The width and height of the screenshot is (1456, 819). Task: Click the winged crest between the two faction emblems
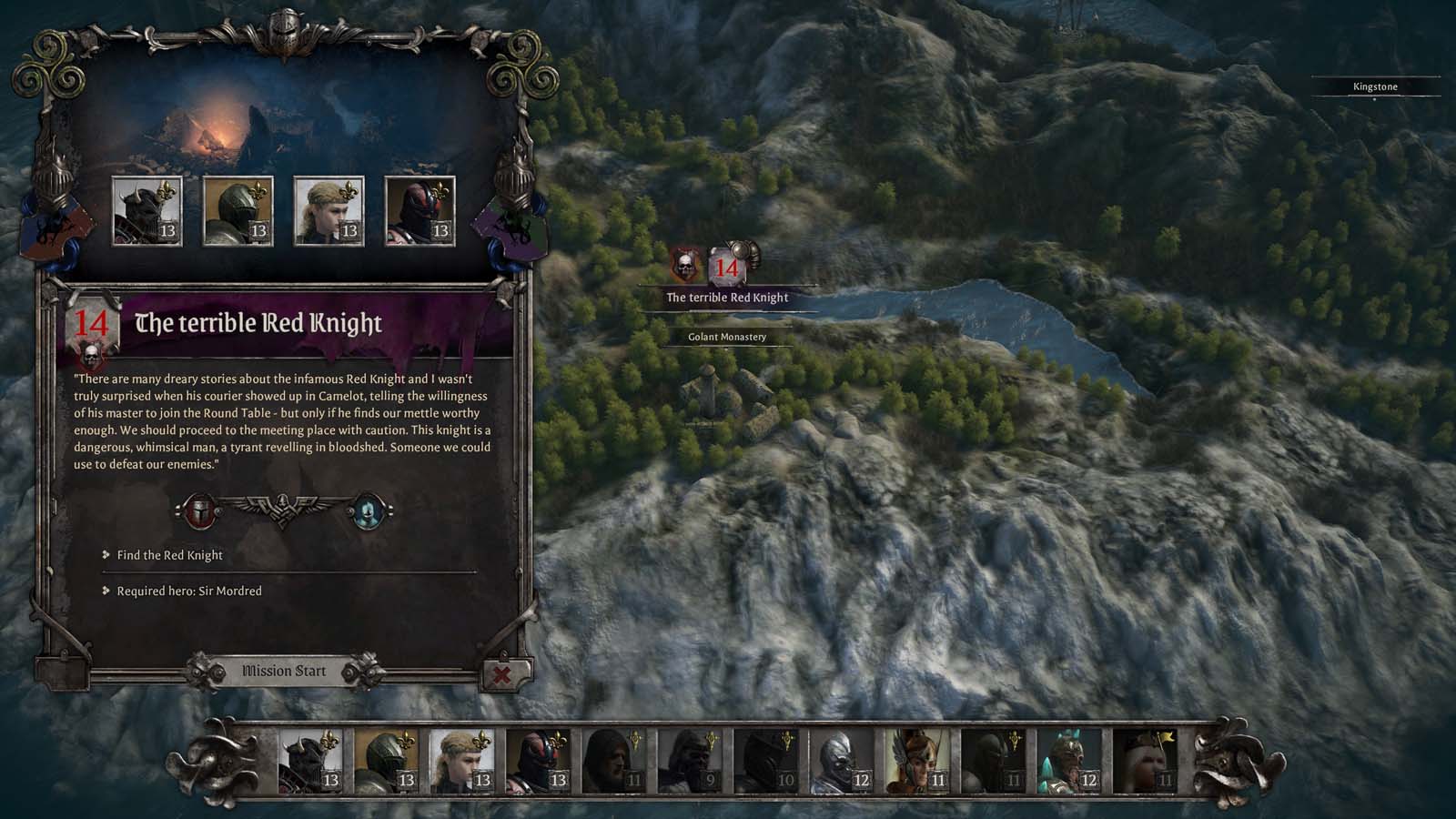click(282, 508)
